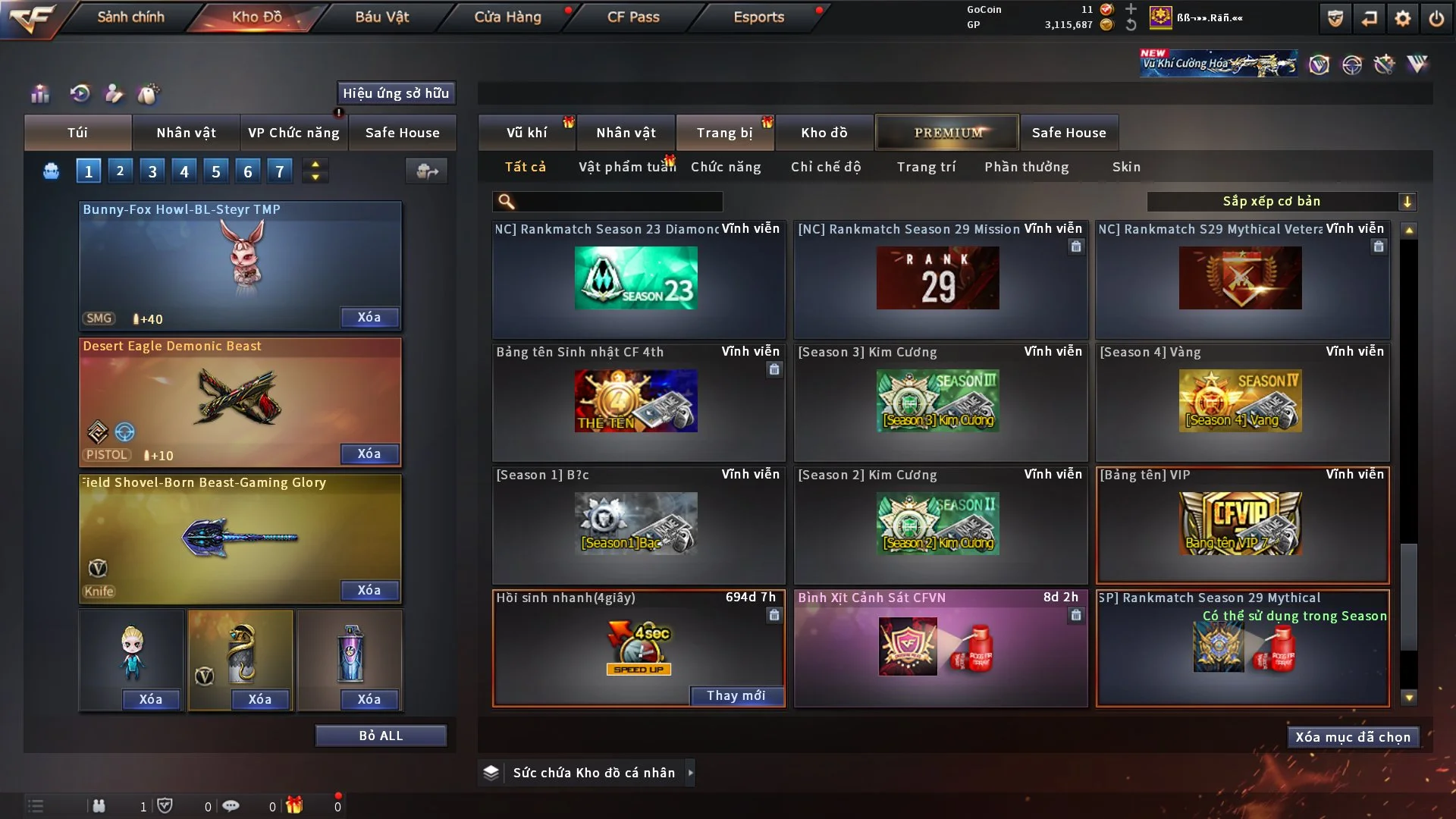Open the CF Pass menu
This screenshot has width=1456, height=819.
point(633,17)
